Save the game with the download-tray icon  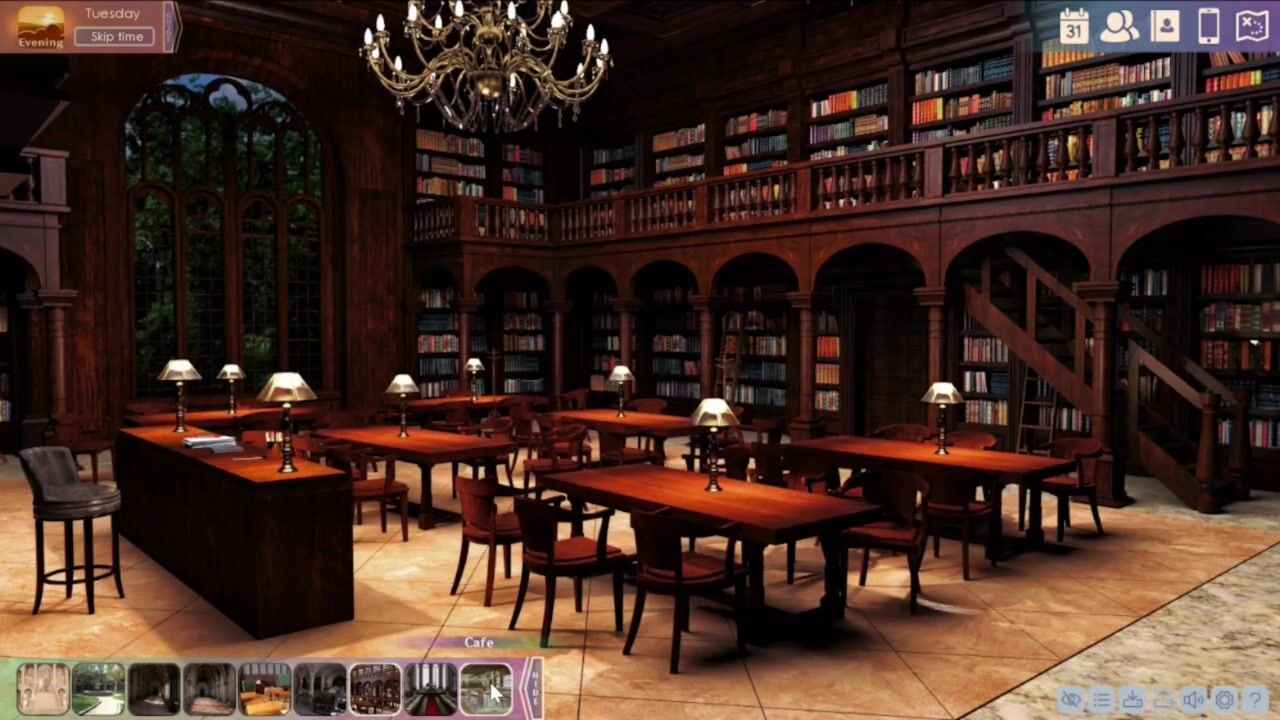point(1133,700)
